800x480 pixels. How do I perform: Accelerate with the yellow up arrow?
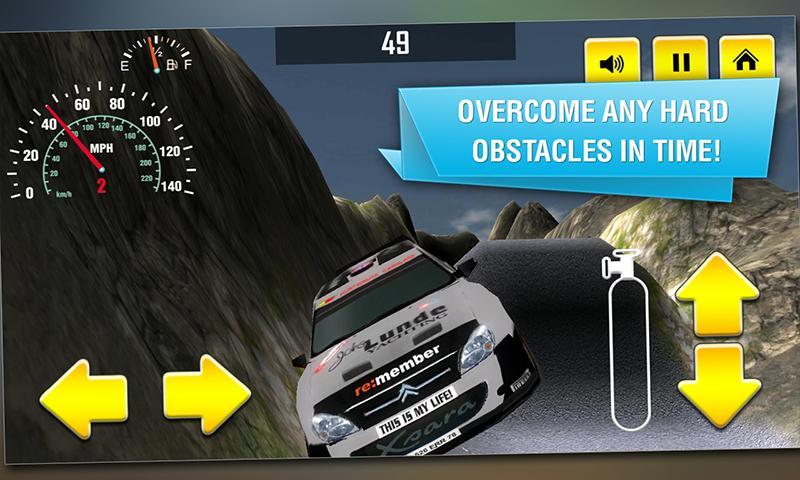click(x=719, y=293)
